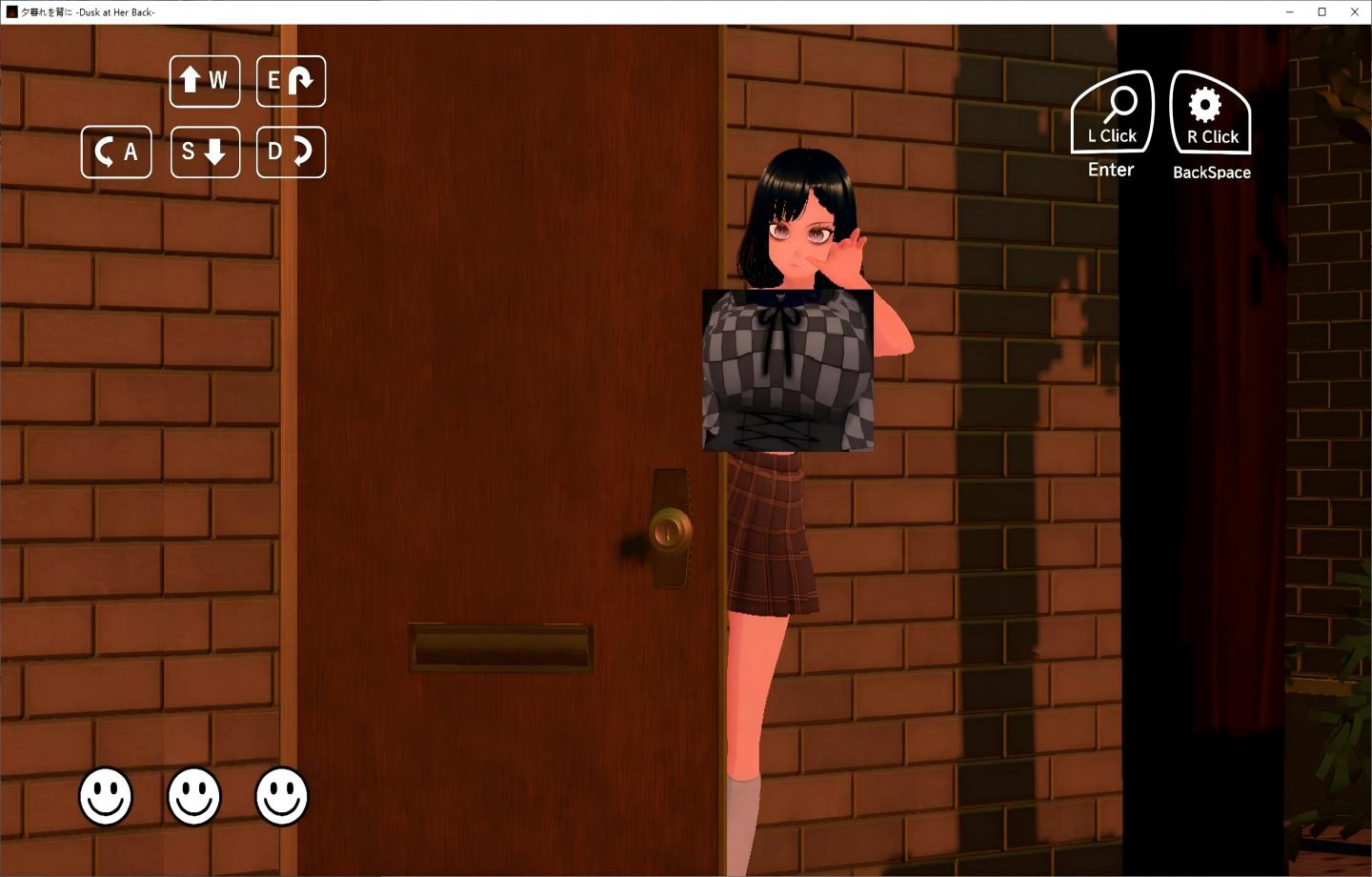Image resolution: width=1372 pixels, height=877 pixels.
Task: Click the game icon in the title bar
Action: [x=10, y=11]
